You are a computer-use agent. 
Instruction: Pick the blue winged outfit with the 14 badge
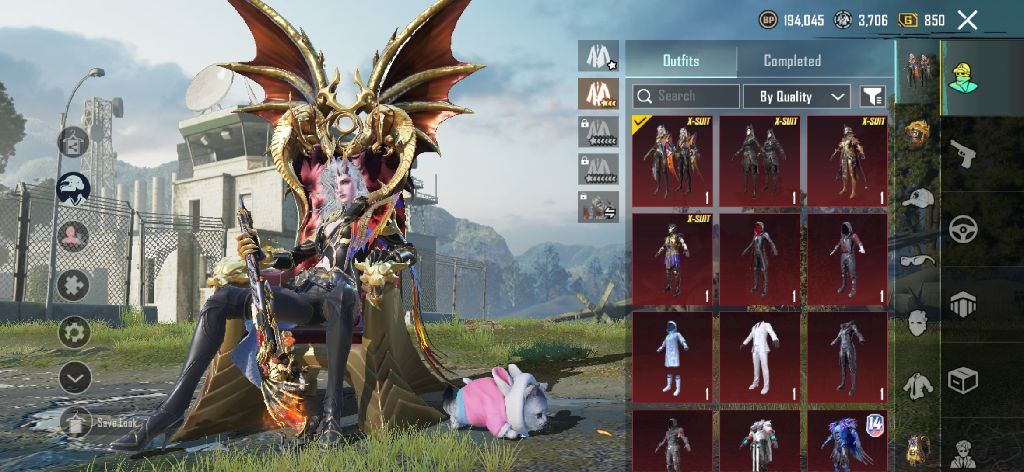847,440
